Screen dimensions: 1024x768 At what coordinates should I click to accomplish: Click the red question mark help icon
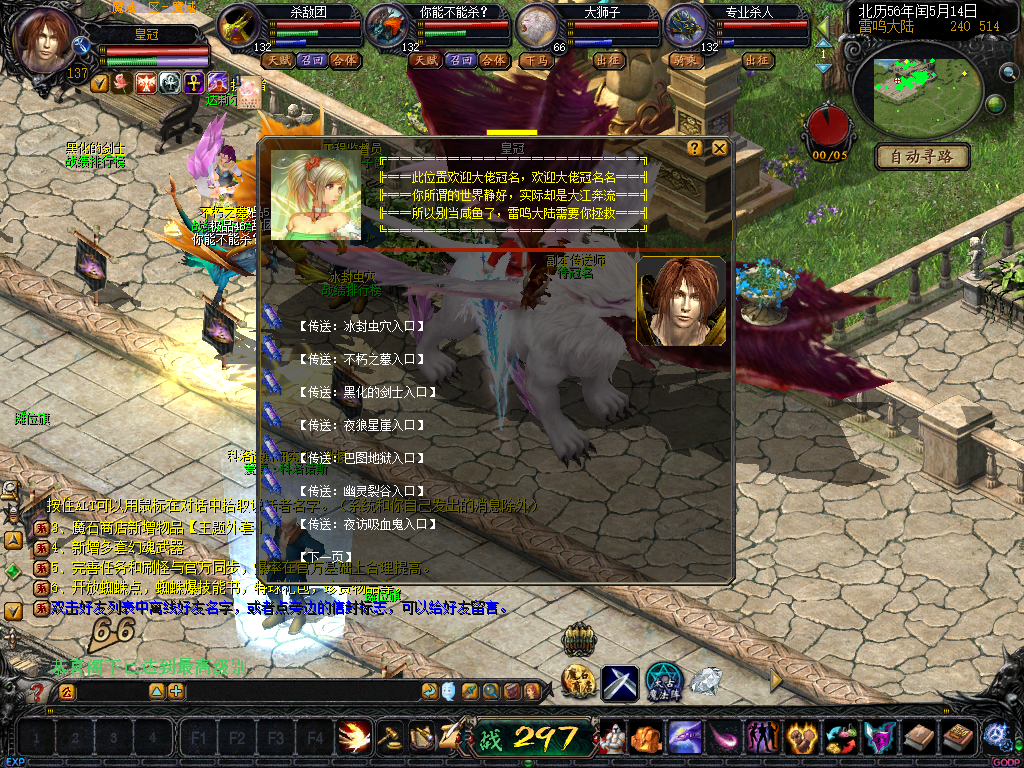tap(38, 692)
